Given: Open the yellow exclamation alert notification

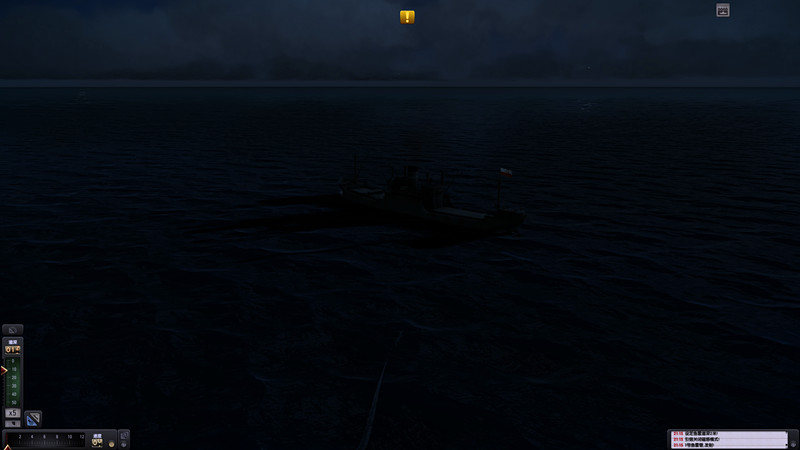Looking at the screenshot, I should pos(407,17).
